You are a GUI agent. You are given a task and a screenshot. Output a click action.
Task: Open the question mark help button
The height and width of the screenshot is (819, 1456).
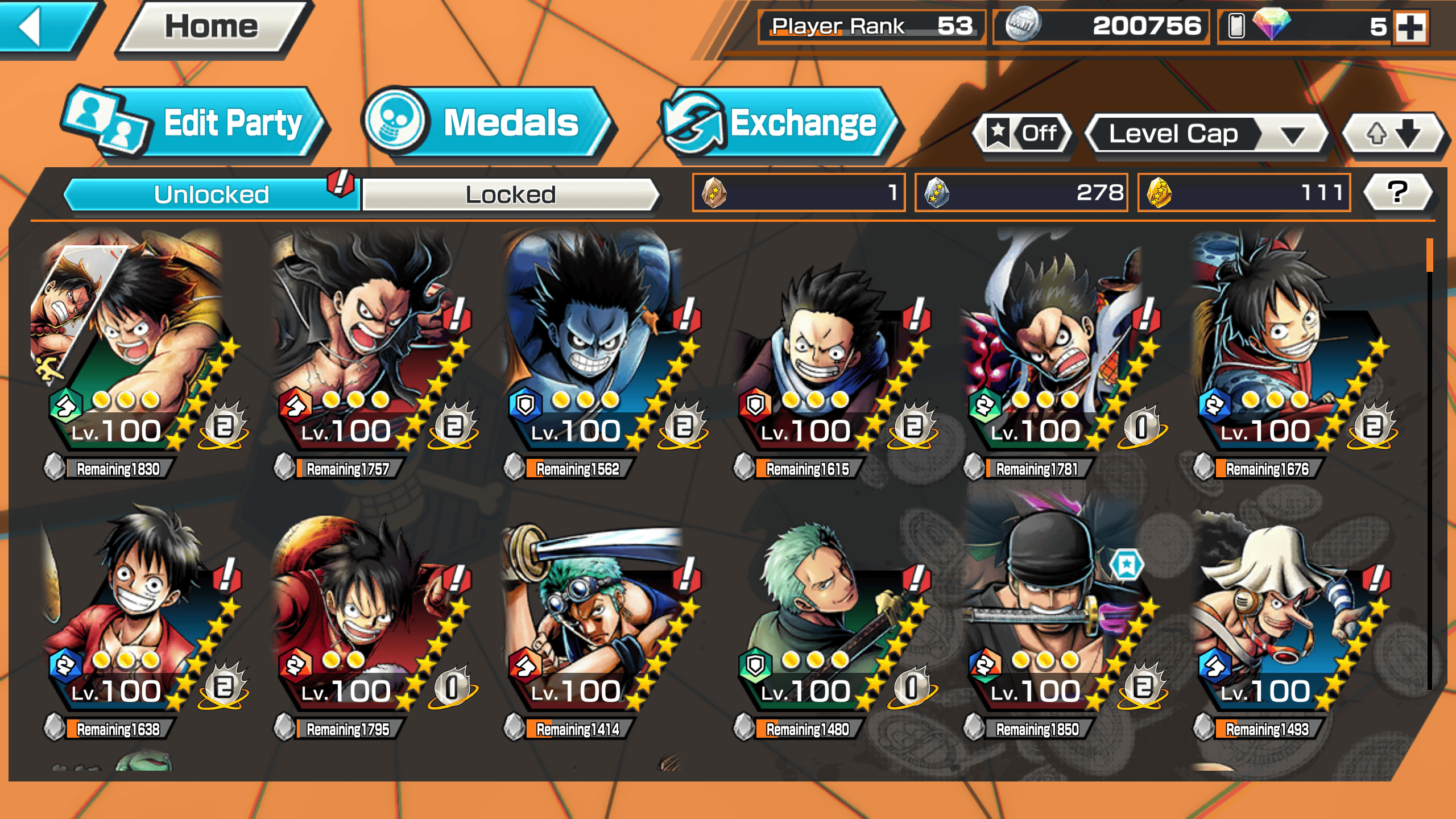point(1397,192)
